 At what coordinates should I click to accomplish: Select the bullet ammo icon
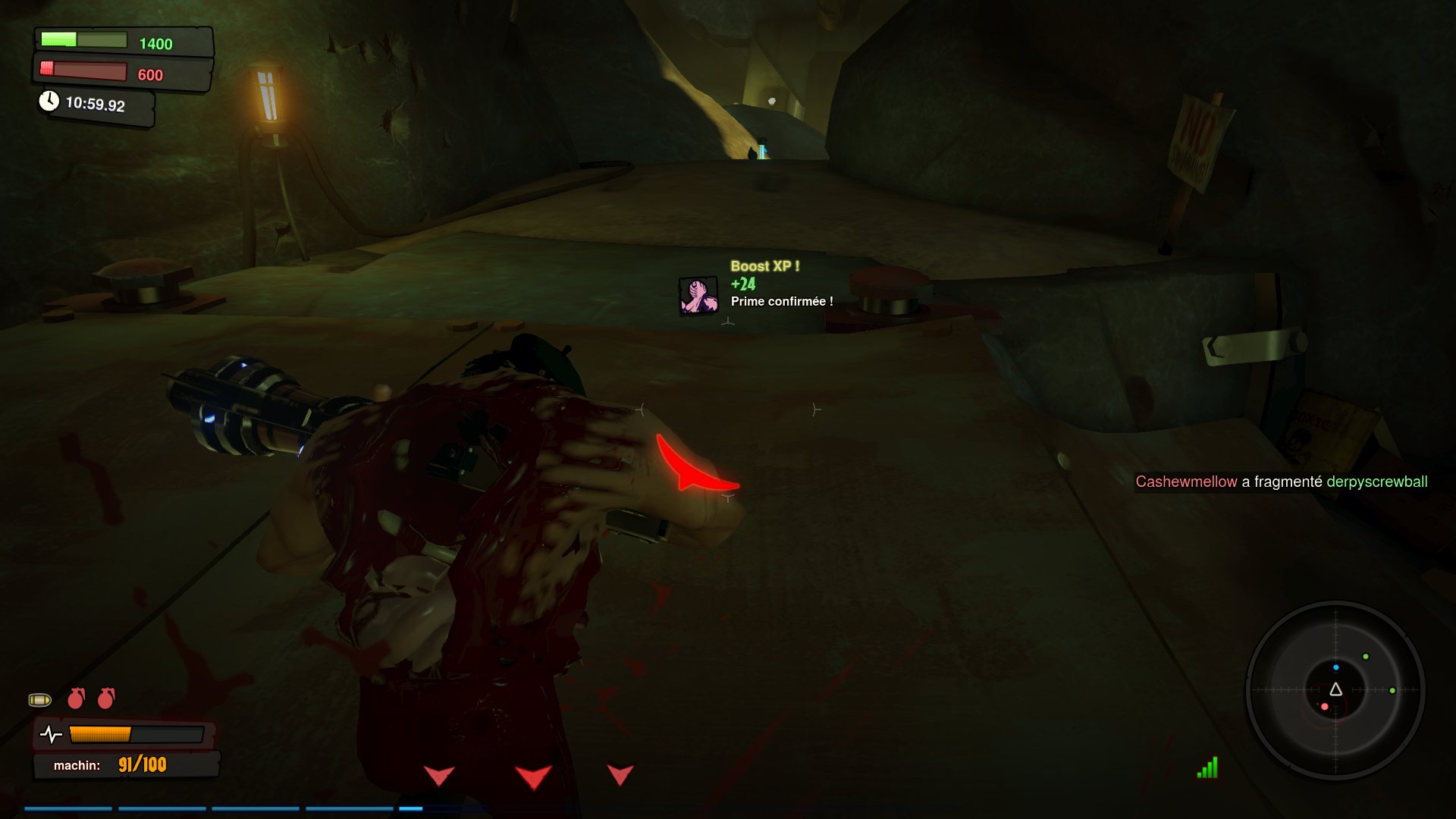point(40,699)
